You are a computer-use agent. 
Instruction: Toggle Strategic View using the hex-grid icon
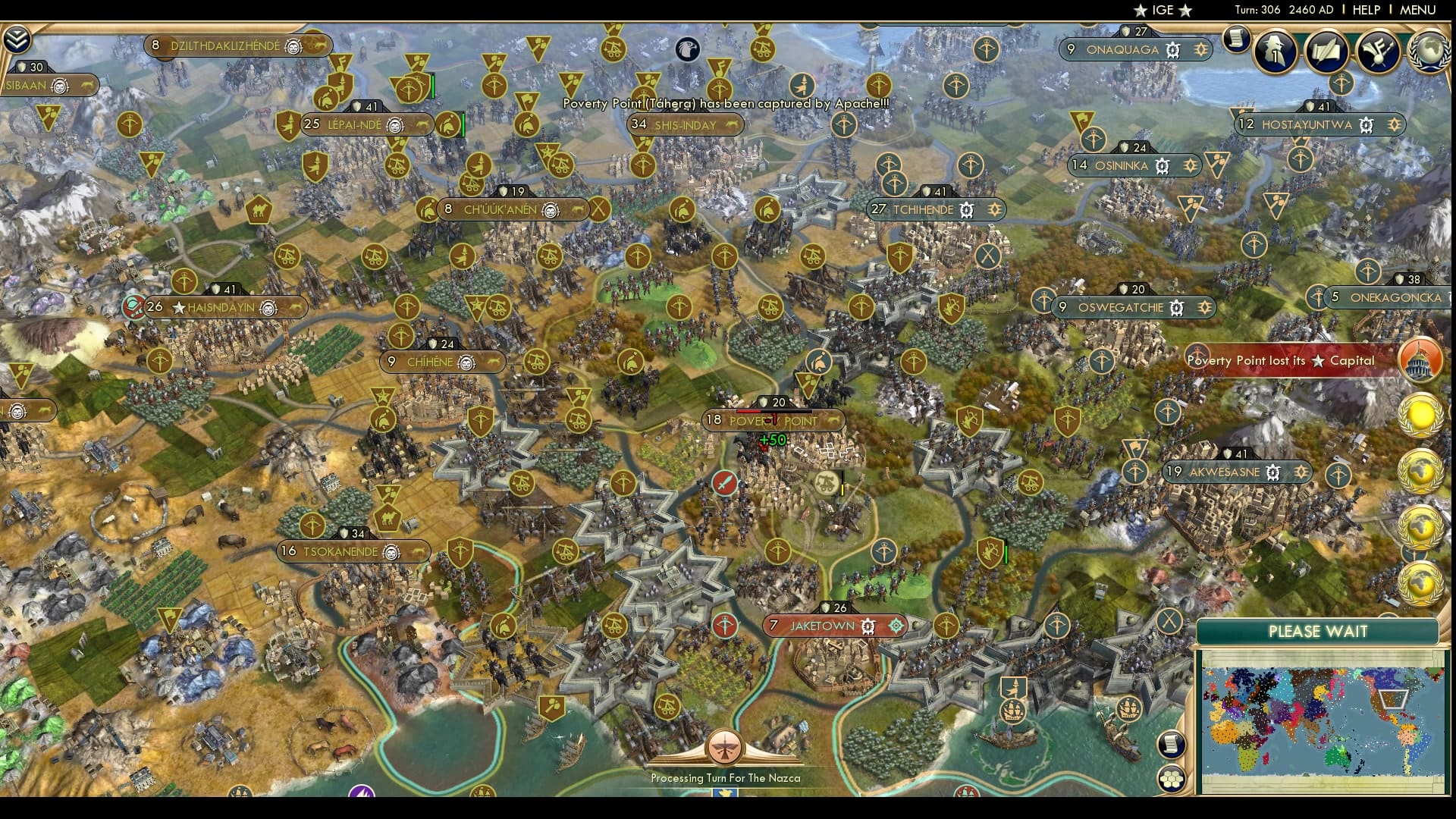point(1172,780)
